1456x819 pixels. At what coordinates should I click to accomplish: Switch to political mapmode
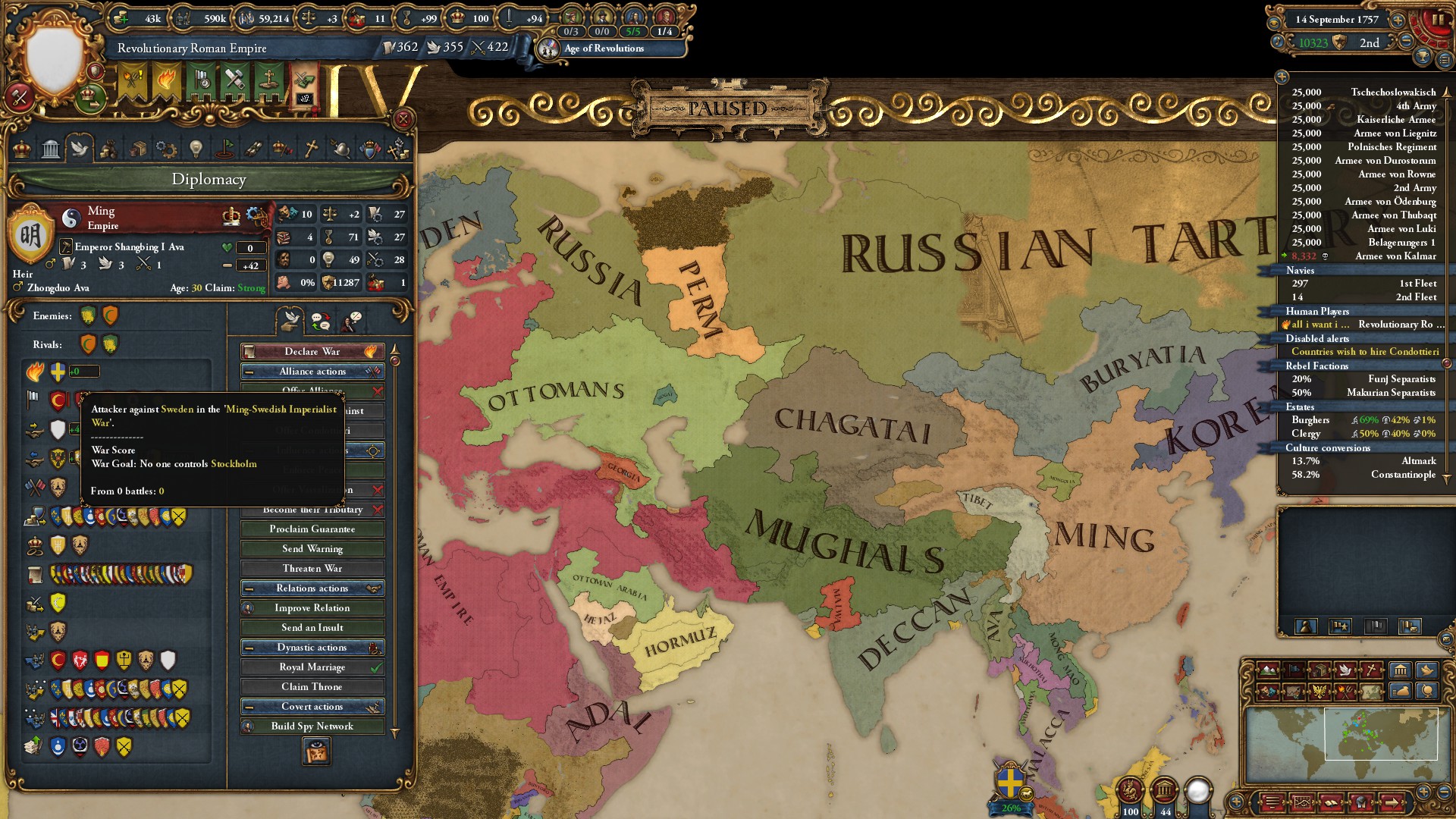point(1294,670)
